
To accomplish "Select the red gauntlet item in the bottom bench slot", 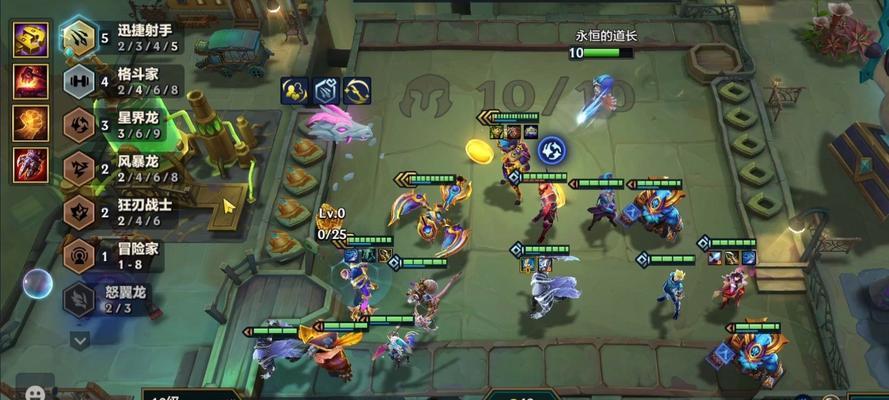I will [x=30, y=165].
